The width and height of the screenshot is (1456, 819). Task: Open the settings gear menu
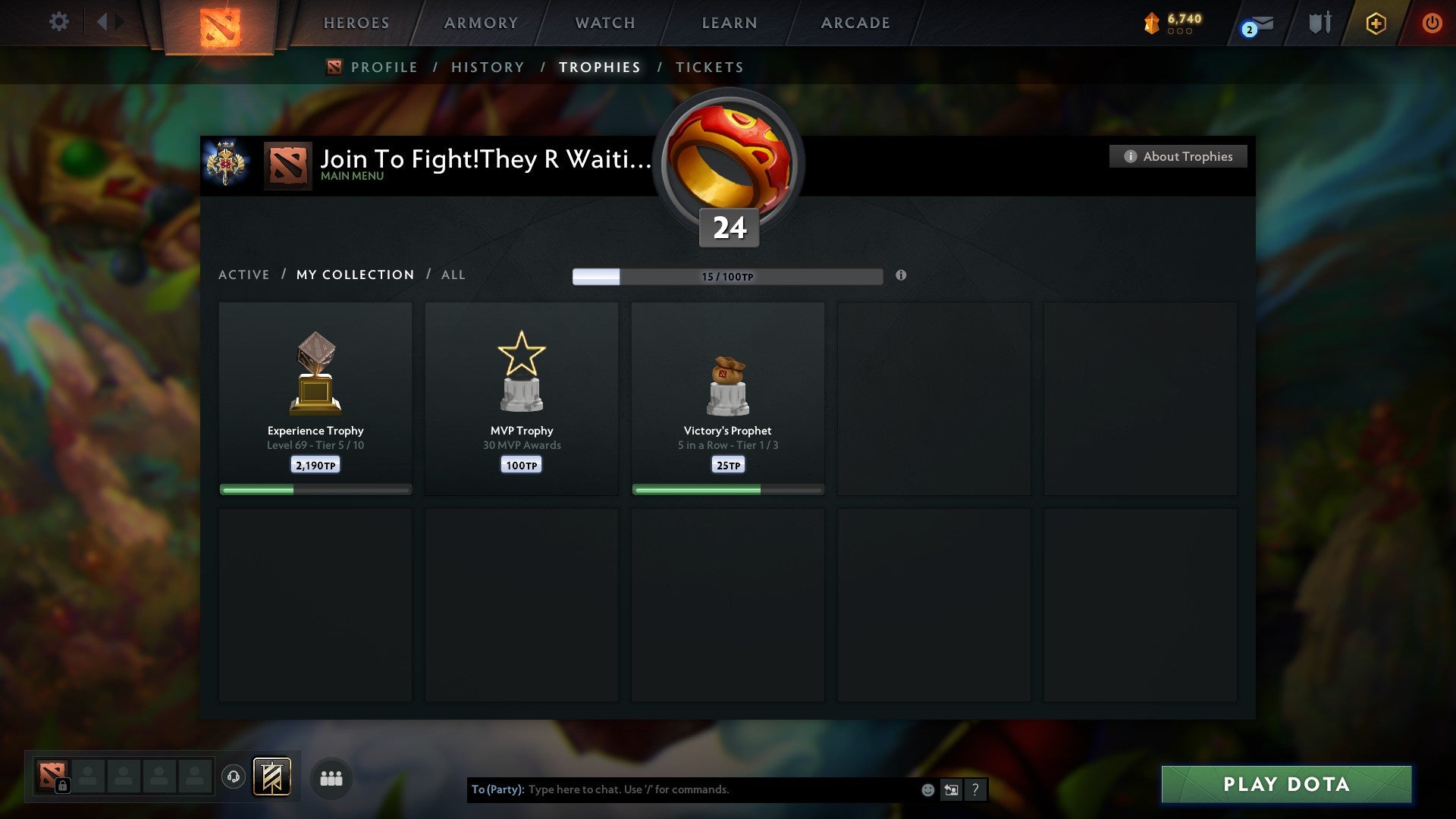(58, 21)
